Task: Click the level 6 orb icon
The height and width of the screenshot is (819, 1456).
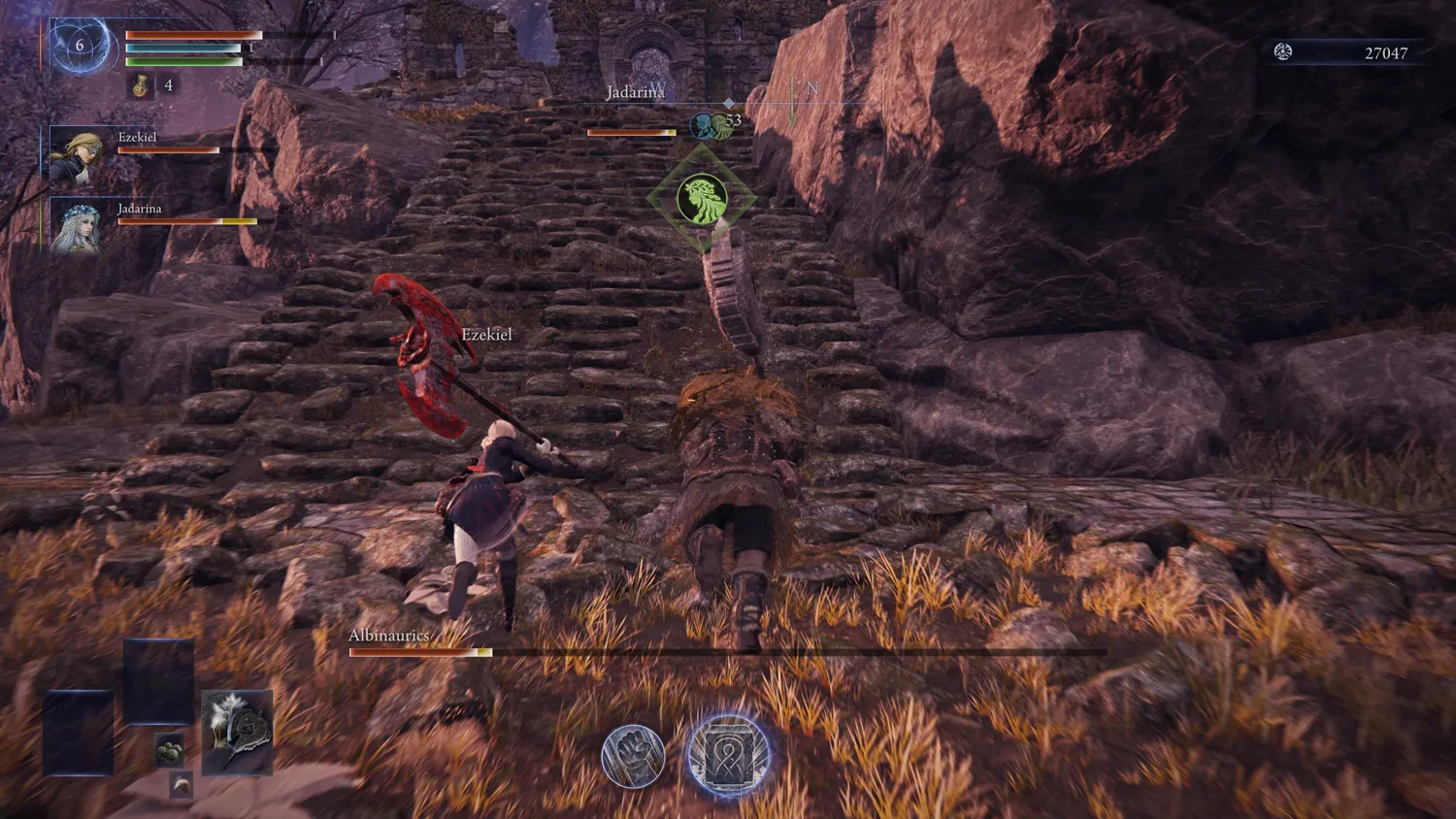Action: 80,45
